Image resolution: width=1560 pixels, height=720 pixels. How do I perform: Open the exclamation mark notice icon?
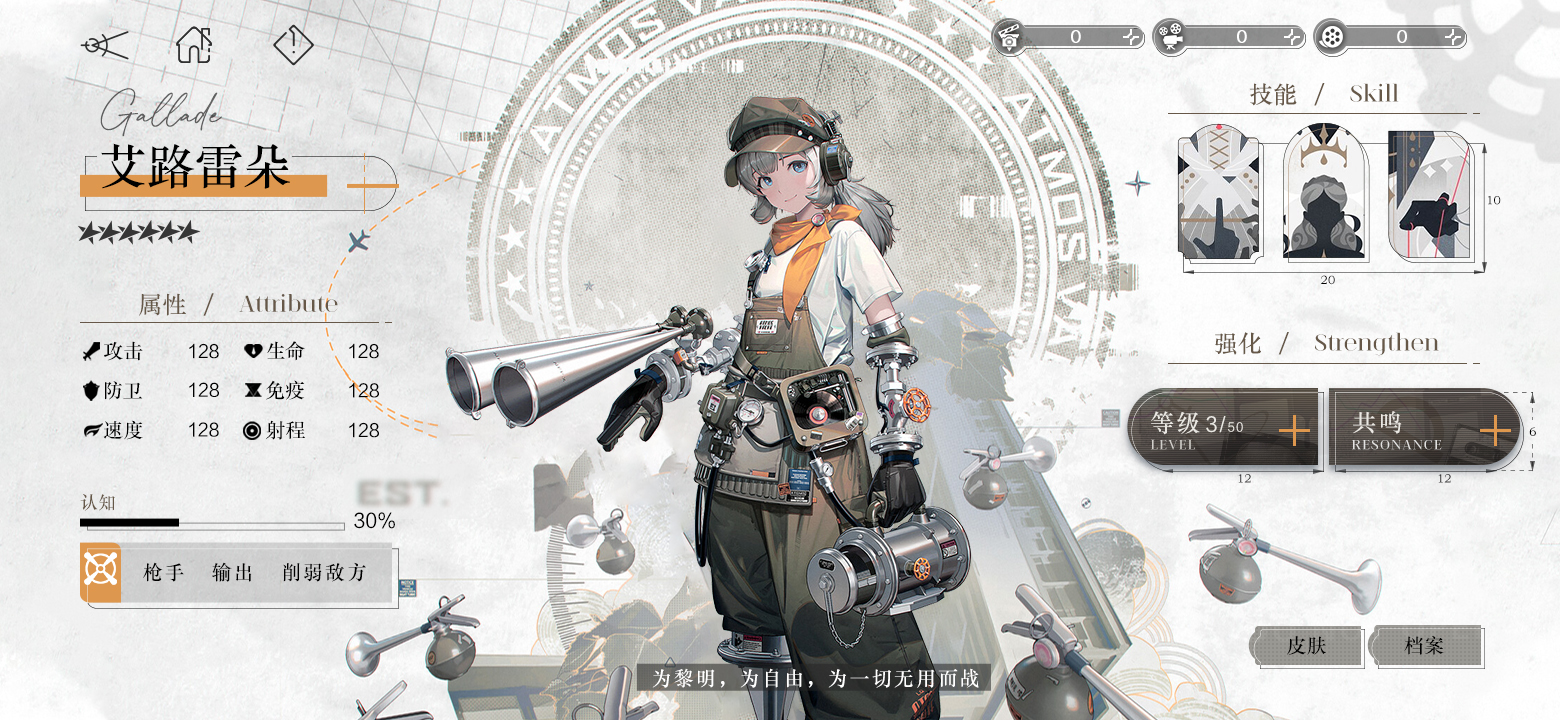pyautogui.click(x=293, y=44)
